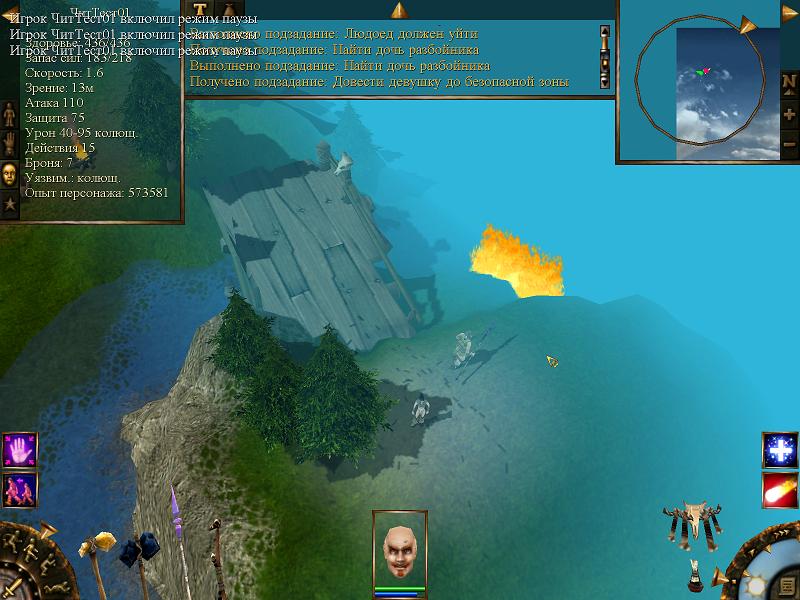Cast the fireball spell icon

pos(779,488)
